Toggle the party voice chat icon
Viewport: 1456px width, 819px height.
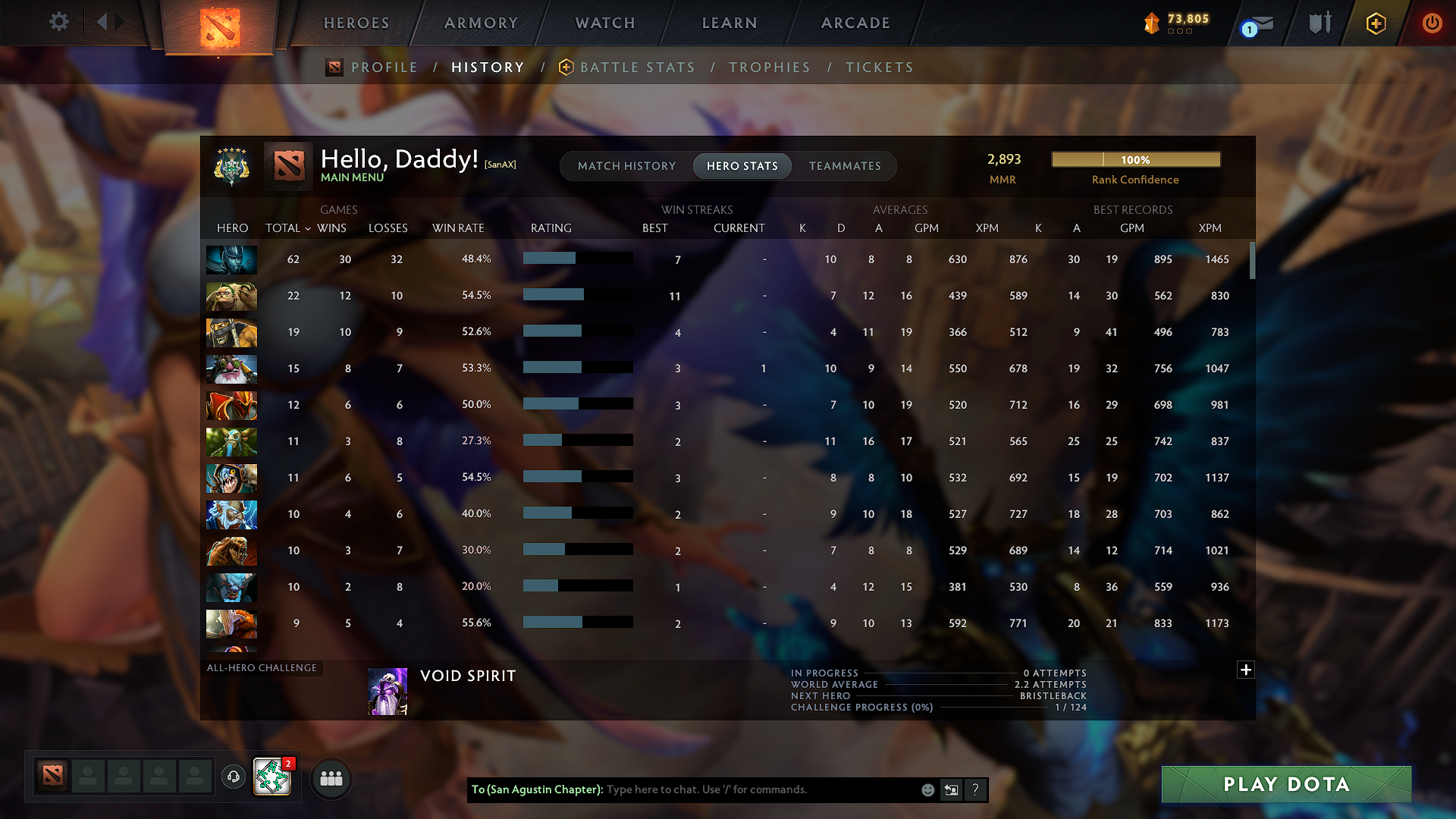pos(233,777)
